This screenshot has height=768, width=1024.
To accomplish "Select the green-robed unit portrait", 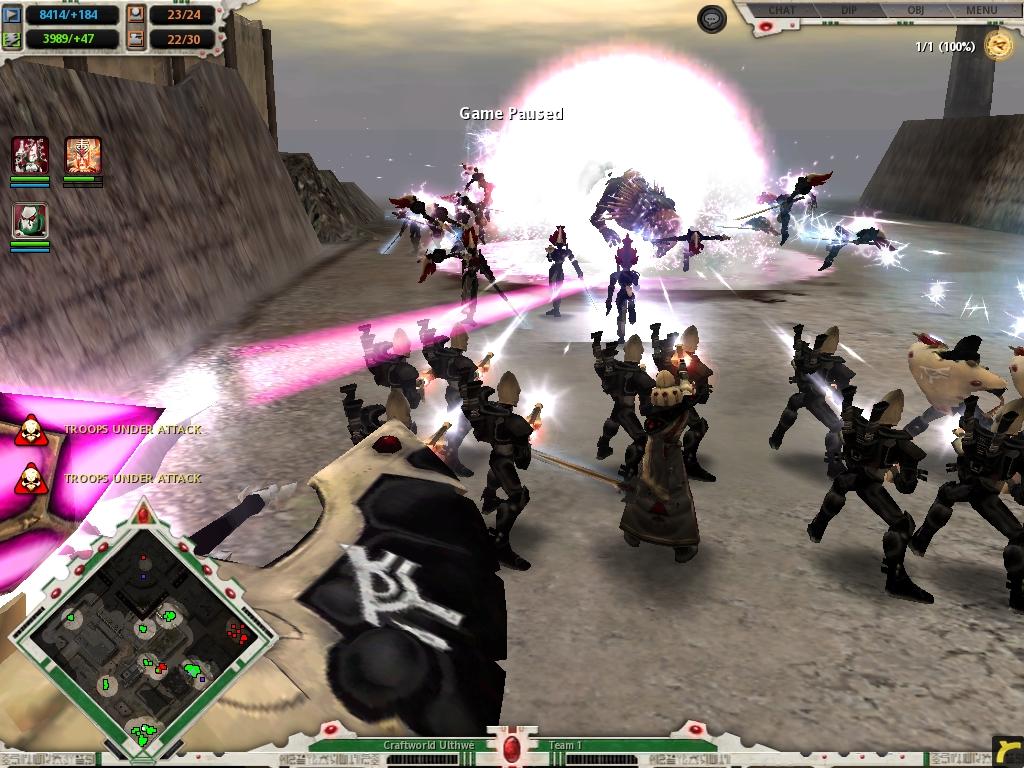I will point(30,220).
